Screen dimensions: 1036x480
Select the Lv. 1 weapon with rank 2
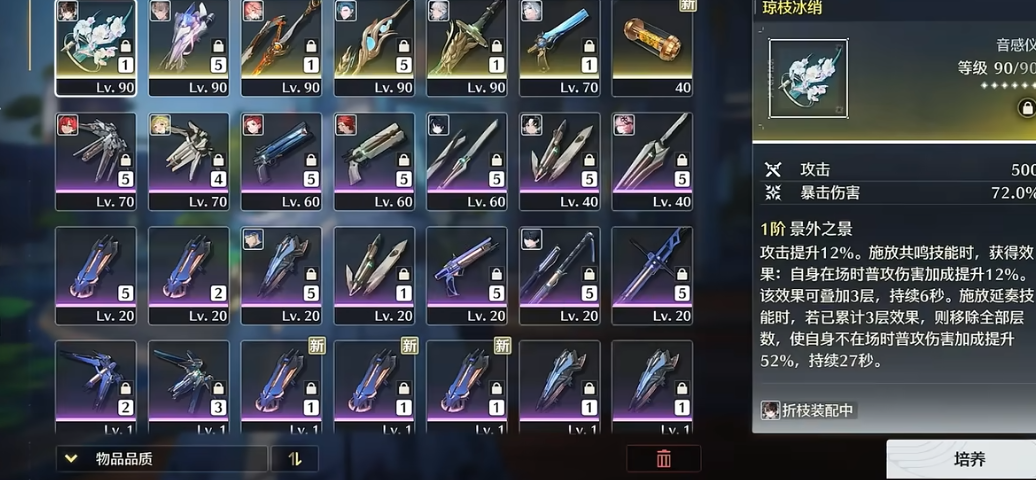tap(95, 385)
